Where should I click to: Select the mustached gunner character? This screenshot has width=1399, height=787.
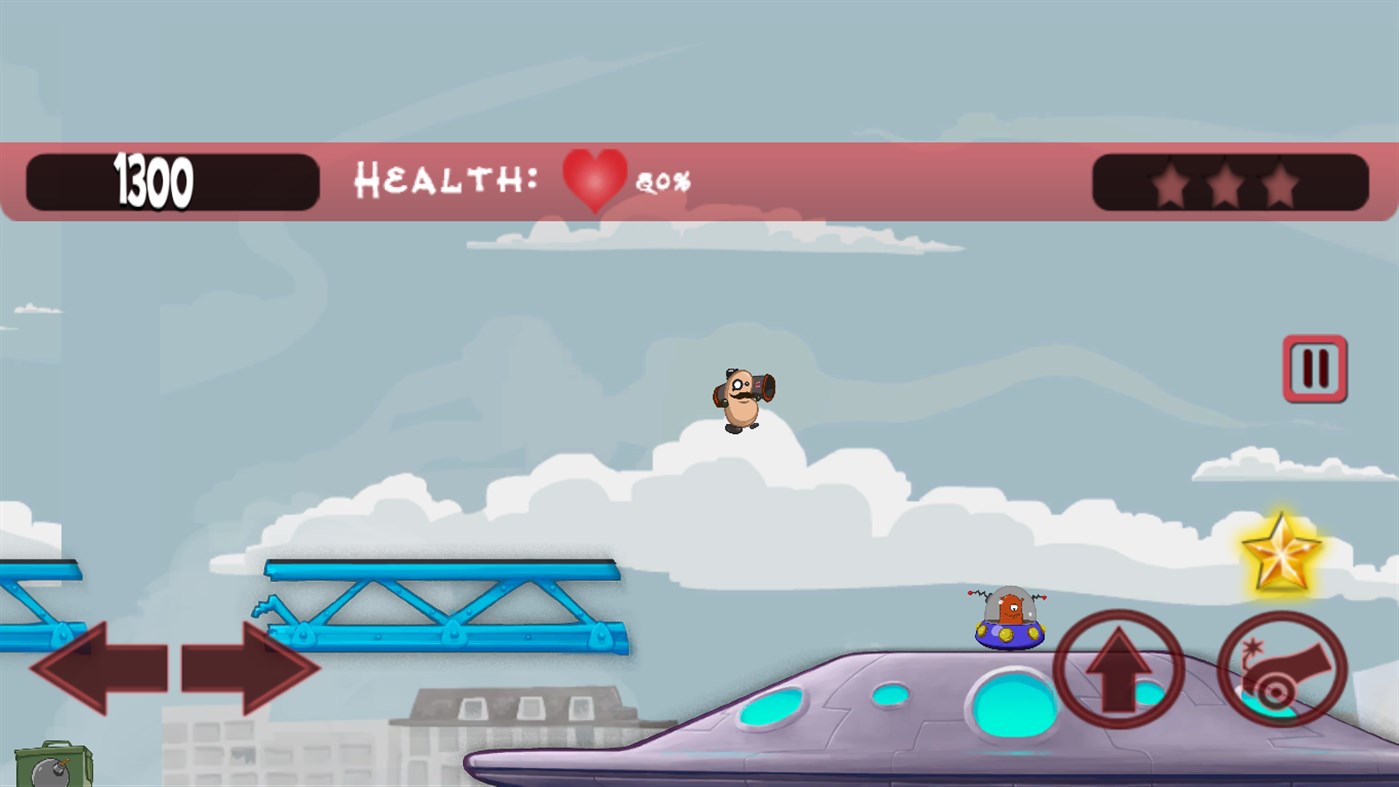(740, 398)
